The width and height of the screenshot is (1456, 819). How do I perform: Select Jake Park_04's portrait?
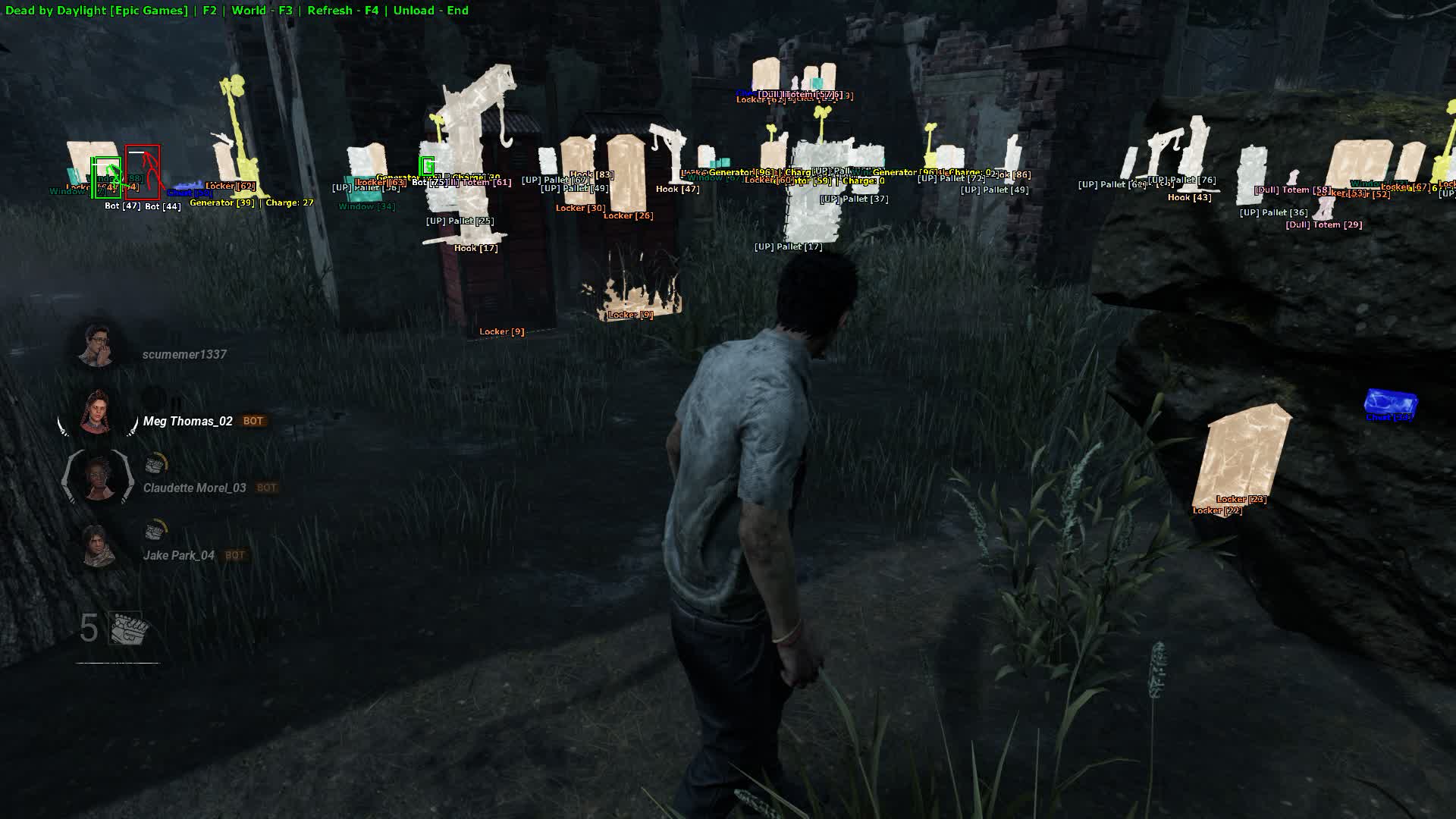pyautogui.click(x=98, y=546)
